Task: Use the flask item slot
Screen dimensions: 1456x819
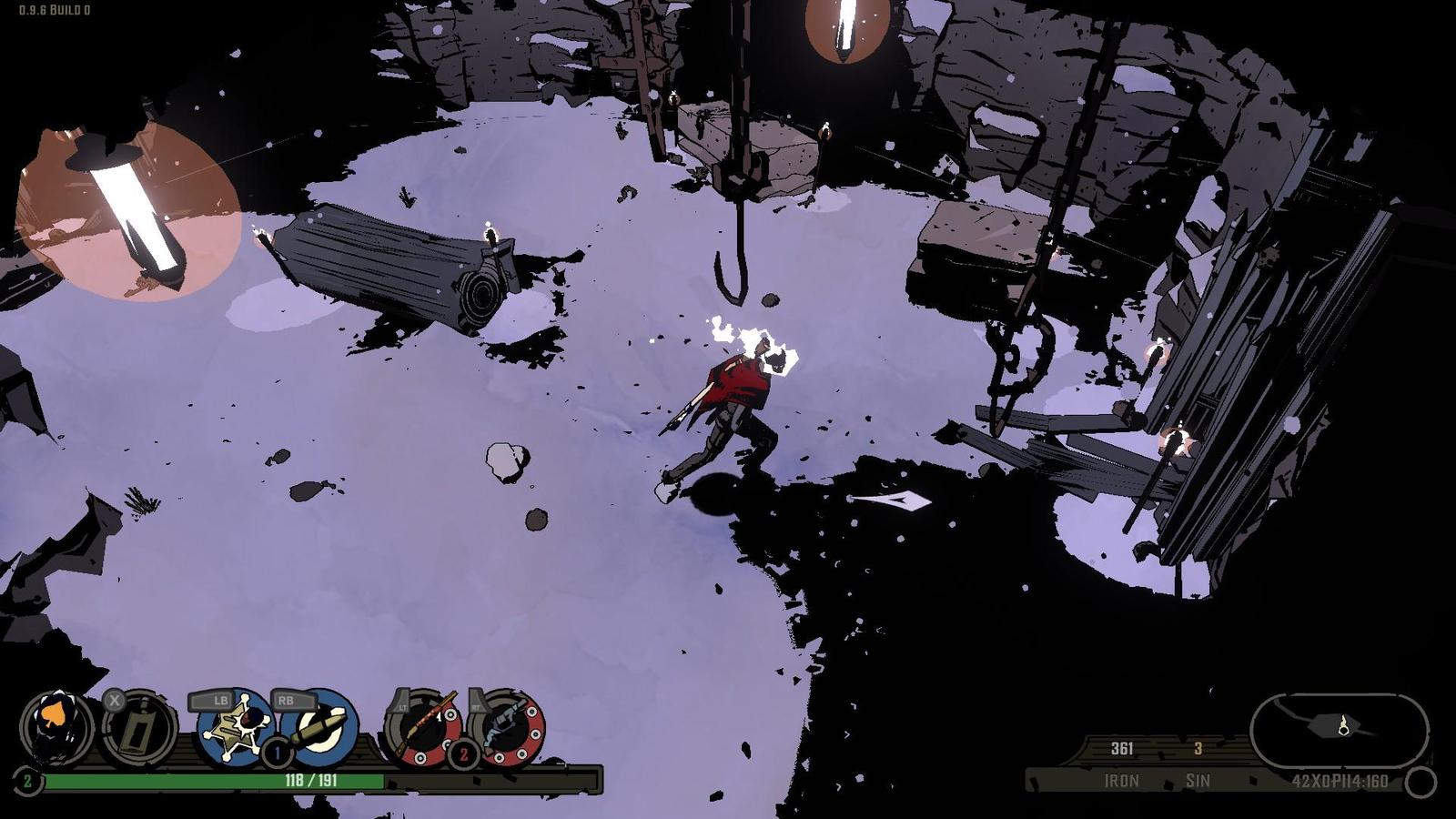Action: [x=138, y=729]
